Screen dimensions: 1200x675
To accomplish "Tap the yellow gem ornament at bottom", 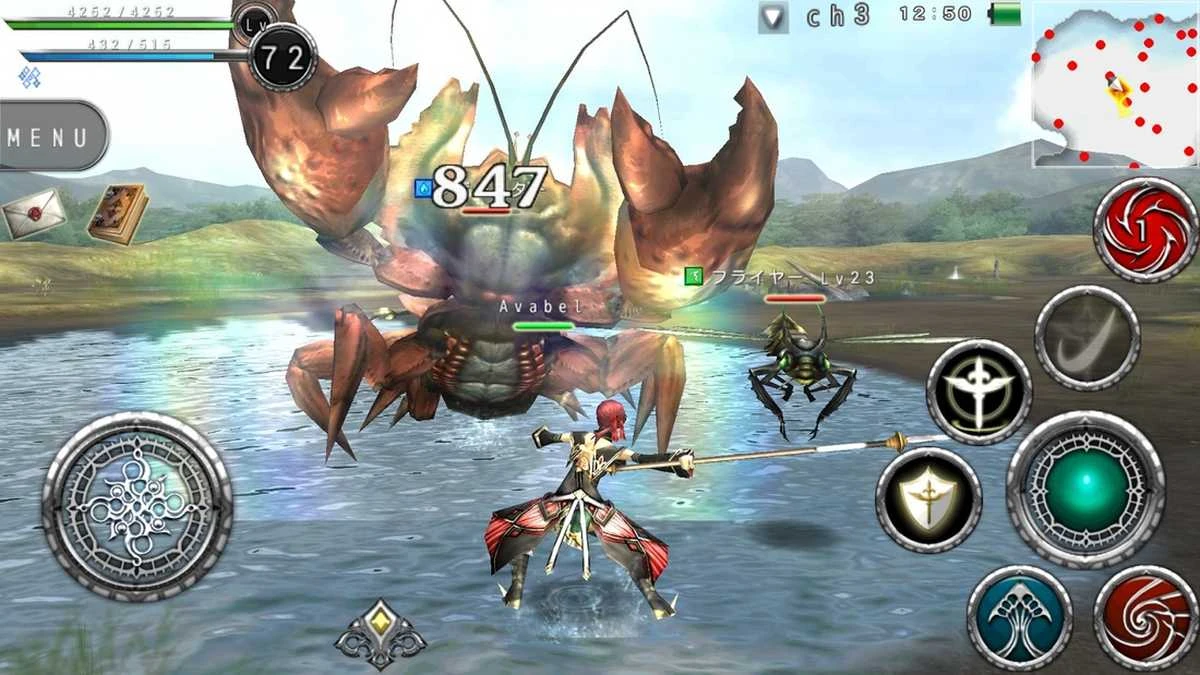I will click(380, 633).
